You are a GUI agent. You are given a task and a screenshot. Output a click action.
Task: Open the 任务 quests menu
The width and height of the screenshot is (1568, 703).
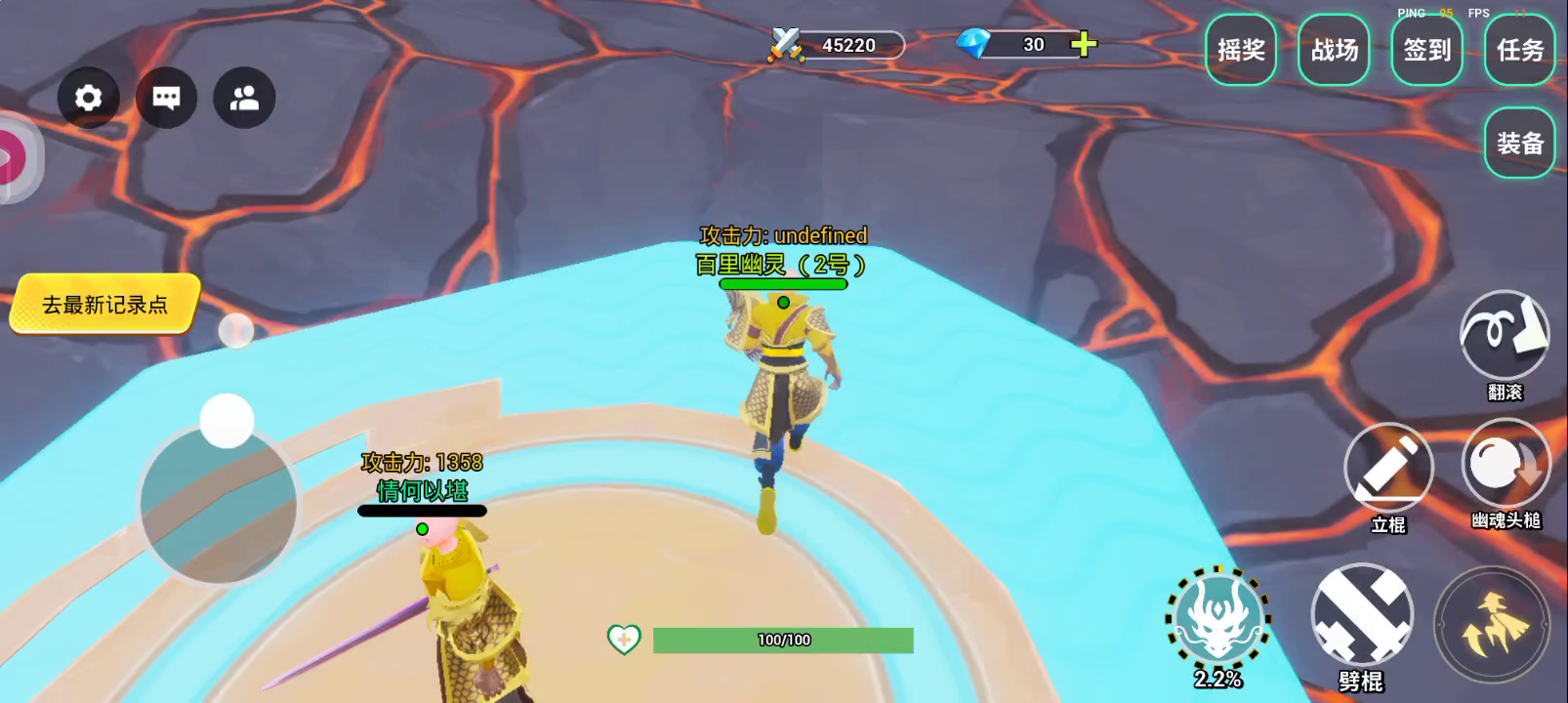(x=1519, y=50)
